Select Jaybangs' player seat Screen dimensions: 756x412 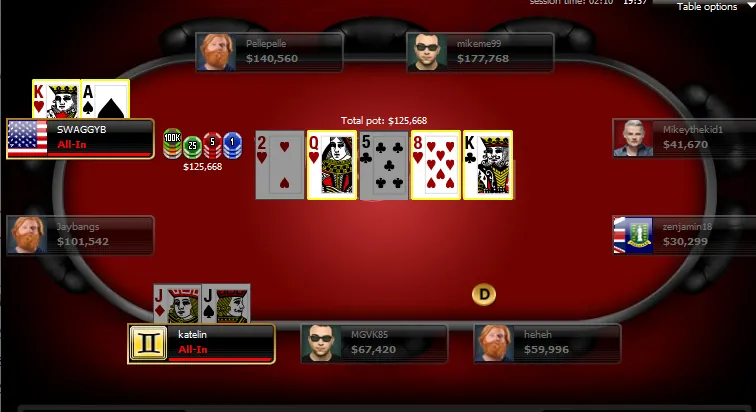click(81, 235)
